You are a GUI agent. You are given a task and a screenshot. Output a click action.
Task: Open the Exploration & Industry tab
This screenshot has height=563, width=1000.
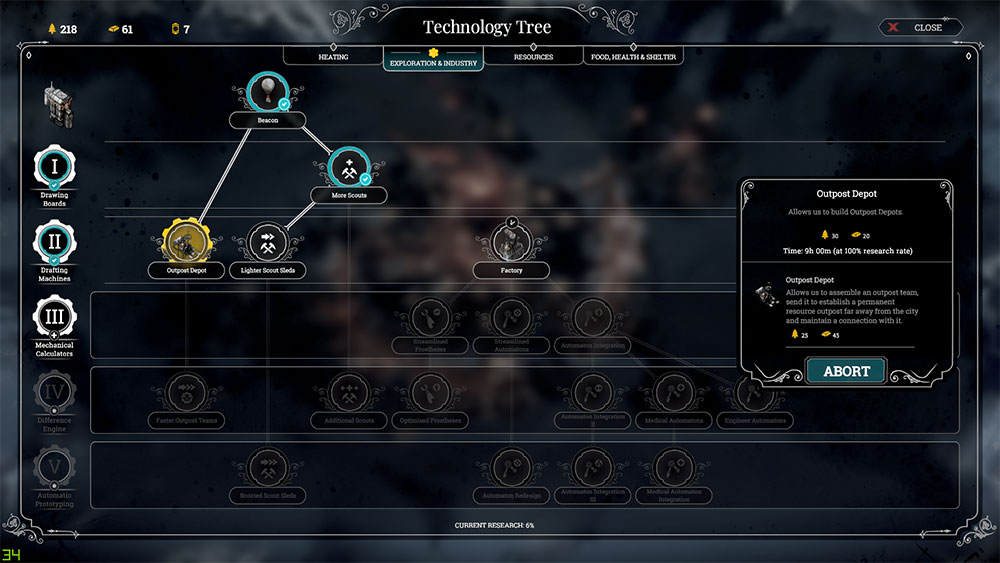click(433, 61)
